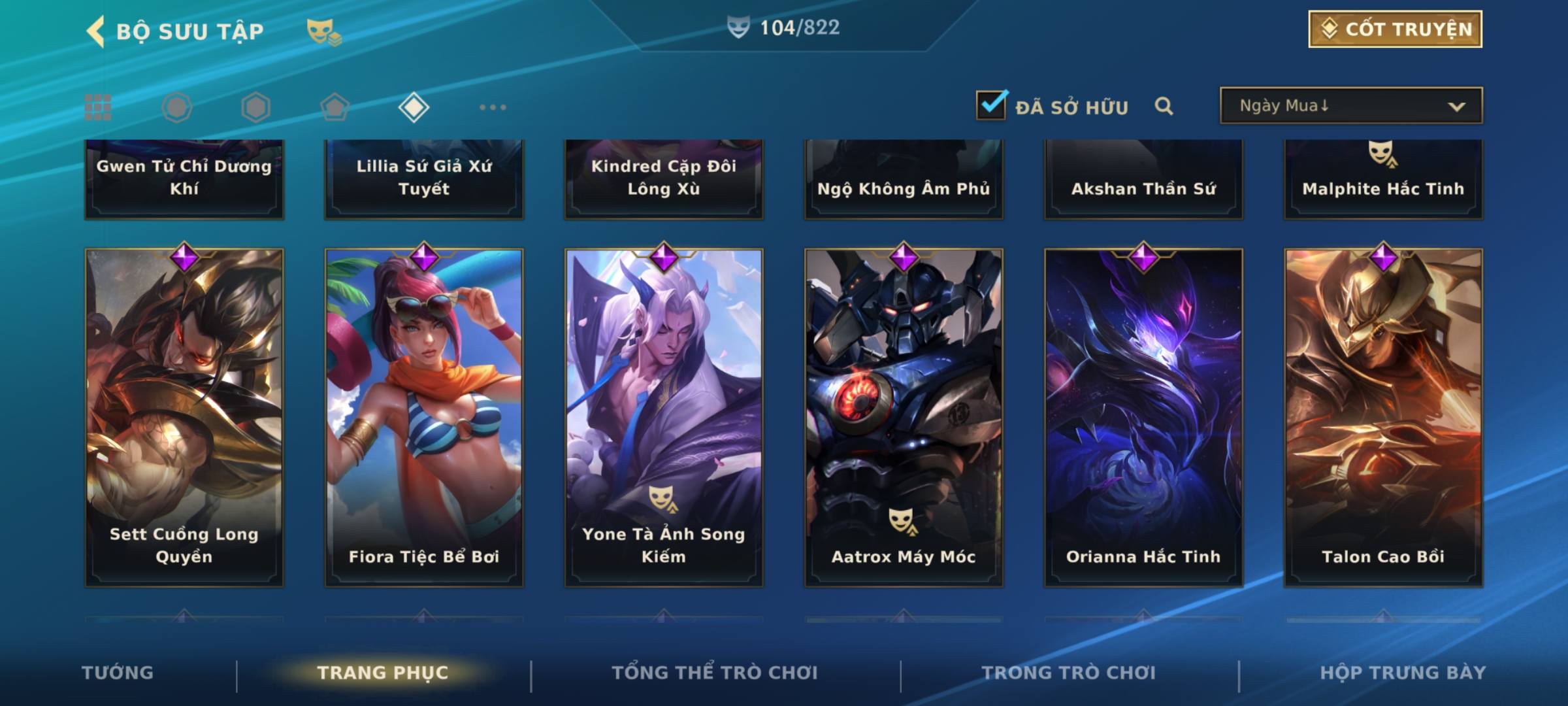
Task: View the Orianna Hắc Tinh skin card
Action: click(x=1143, y=417)
